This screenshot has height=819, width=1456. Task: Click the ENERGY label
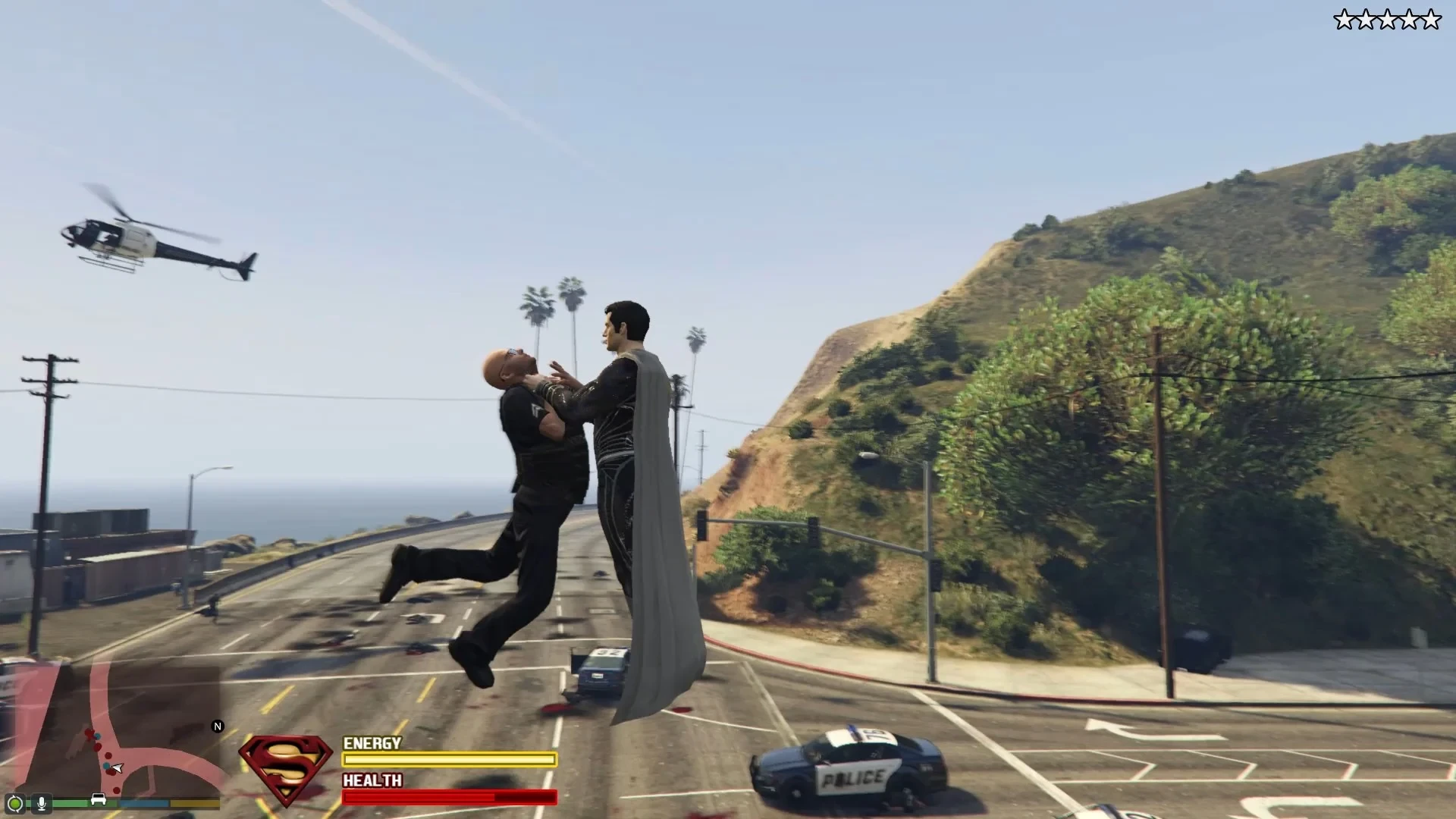[371, 744]
